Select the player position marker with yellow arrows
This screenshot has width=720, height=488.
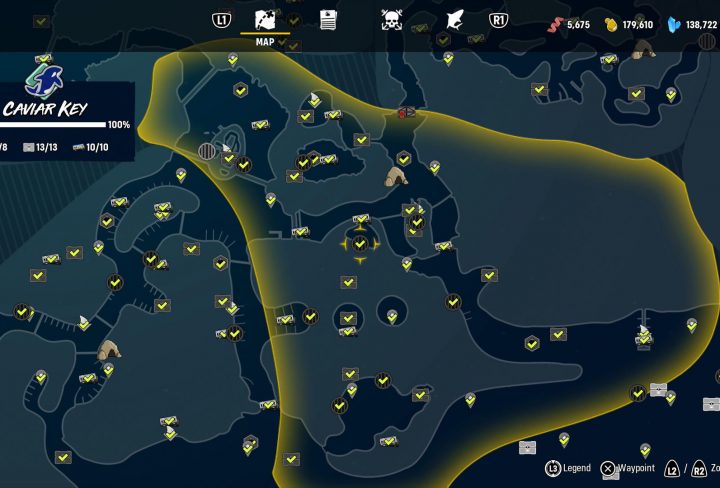click(x=359, y=243)
